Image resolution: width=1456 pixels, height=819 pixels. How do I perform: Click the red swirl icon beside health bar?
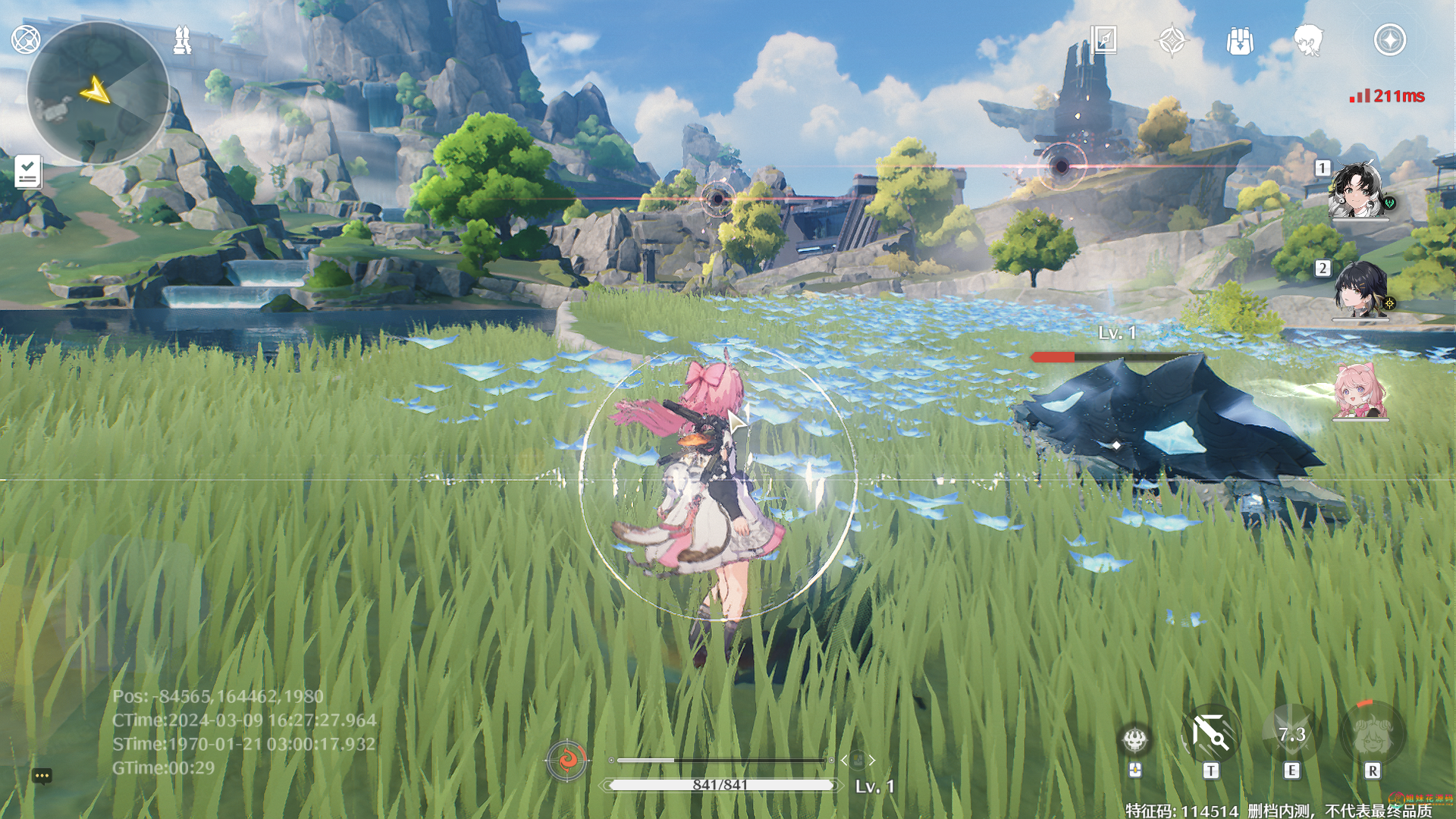pos(566,759)
